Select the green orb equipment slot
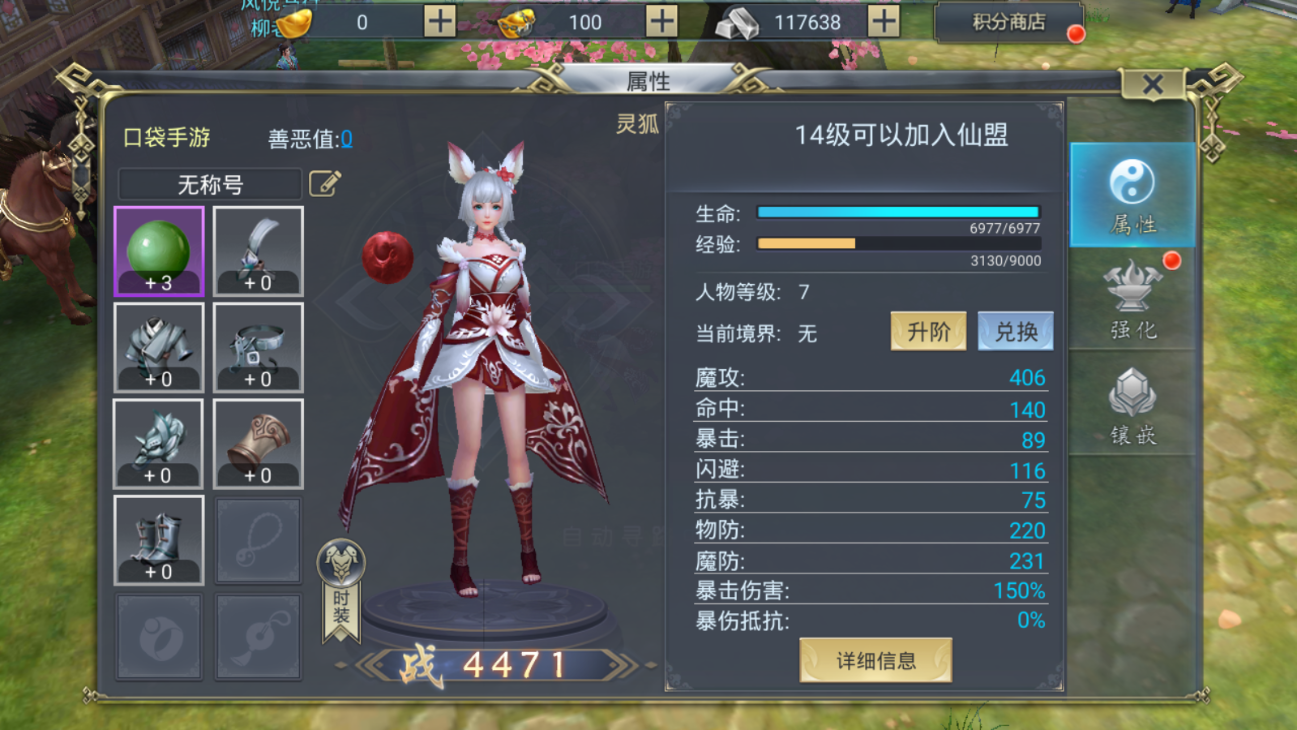 click(159, 251)
